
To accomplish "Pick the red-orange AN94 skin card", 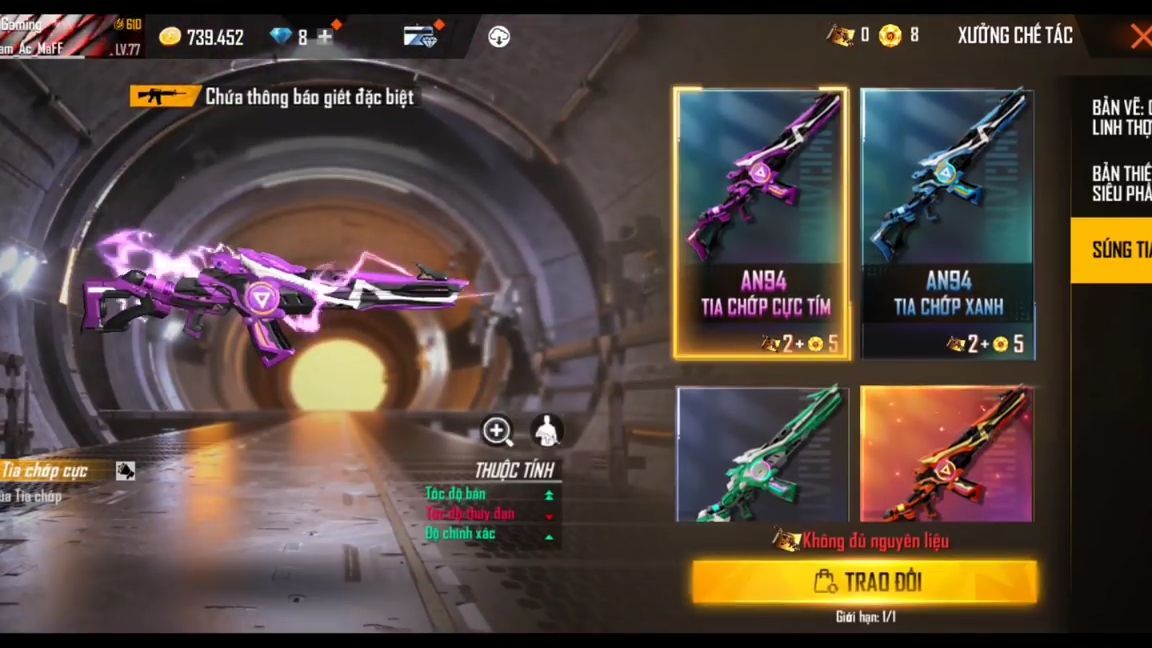I will 947,455.
